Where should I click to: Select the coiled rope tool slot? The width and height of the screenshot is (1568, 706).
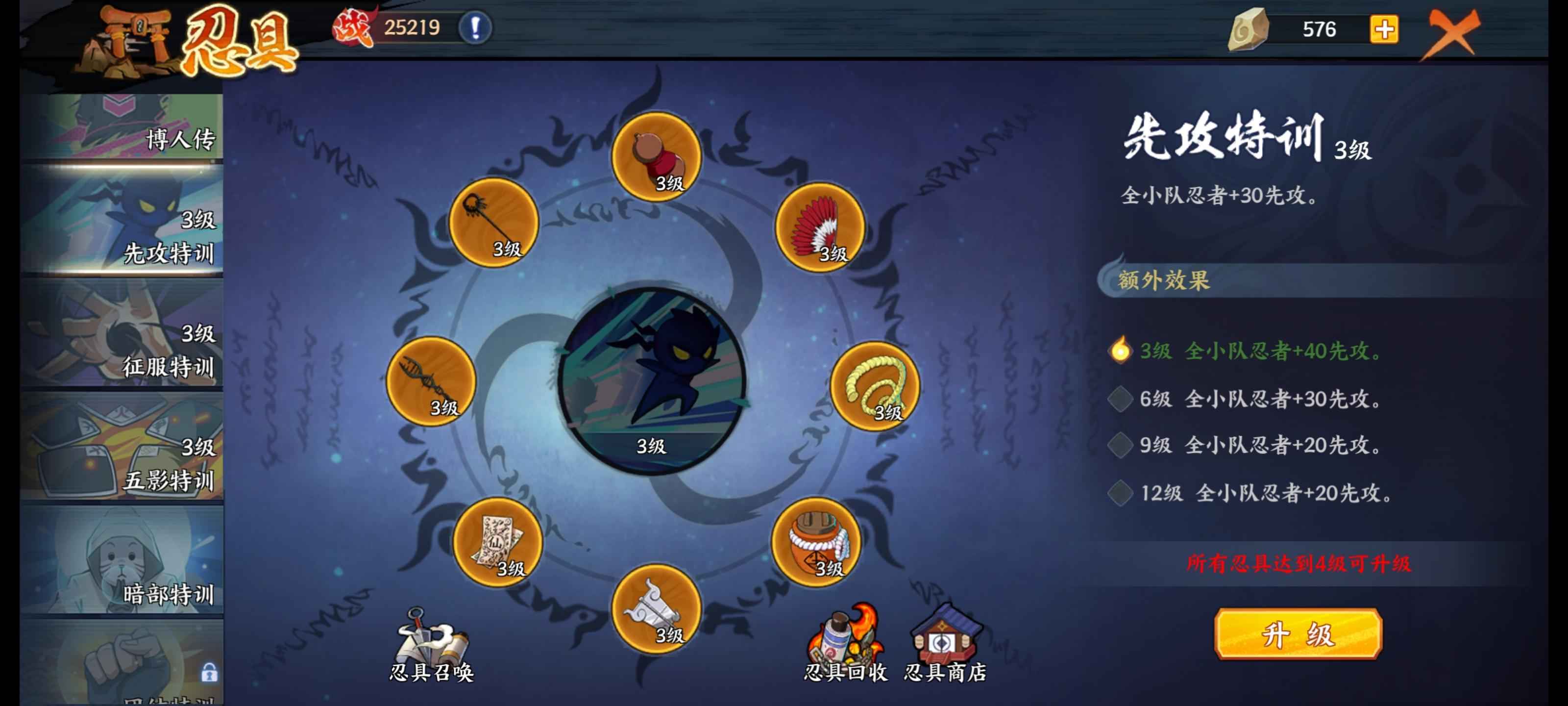click(x=875, y=385)
